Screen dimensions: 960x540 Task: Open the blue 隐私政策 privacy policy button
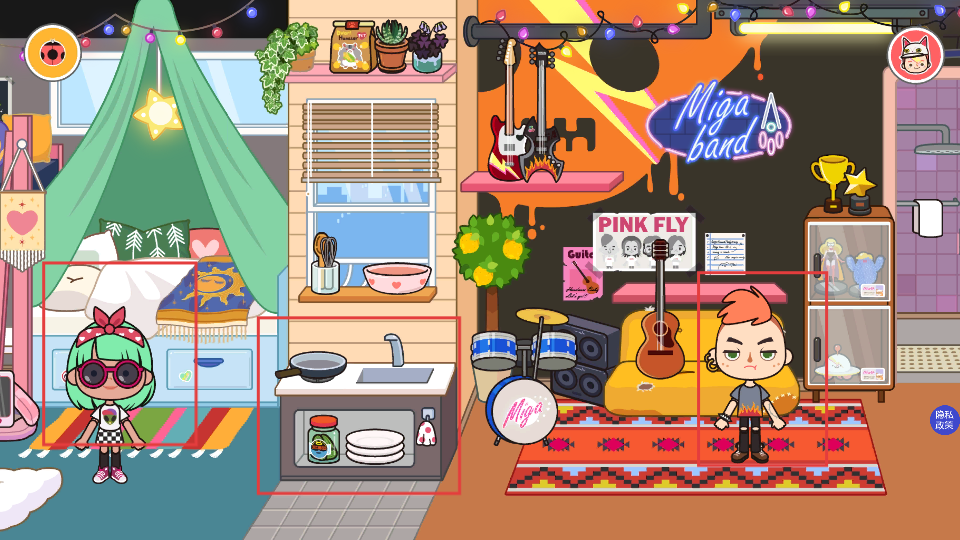point(943,420)
